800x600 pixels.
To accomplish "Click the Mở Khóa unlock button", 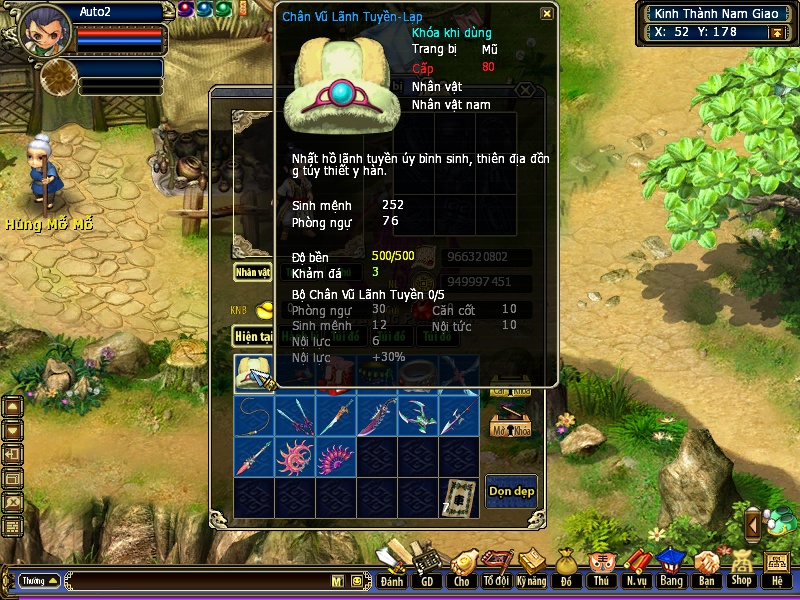I will 510,424.
